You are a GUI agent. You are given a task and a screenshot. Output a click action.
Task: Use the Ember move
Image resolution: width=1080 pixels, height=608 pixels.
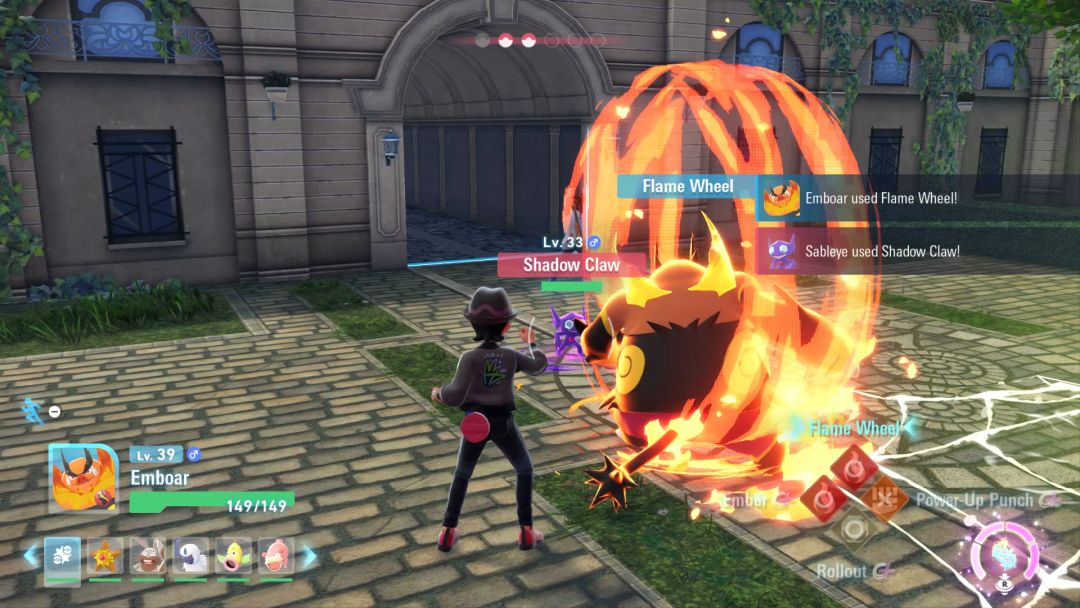tap(822, 498)
